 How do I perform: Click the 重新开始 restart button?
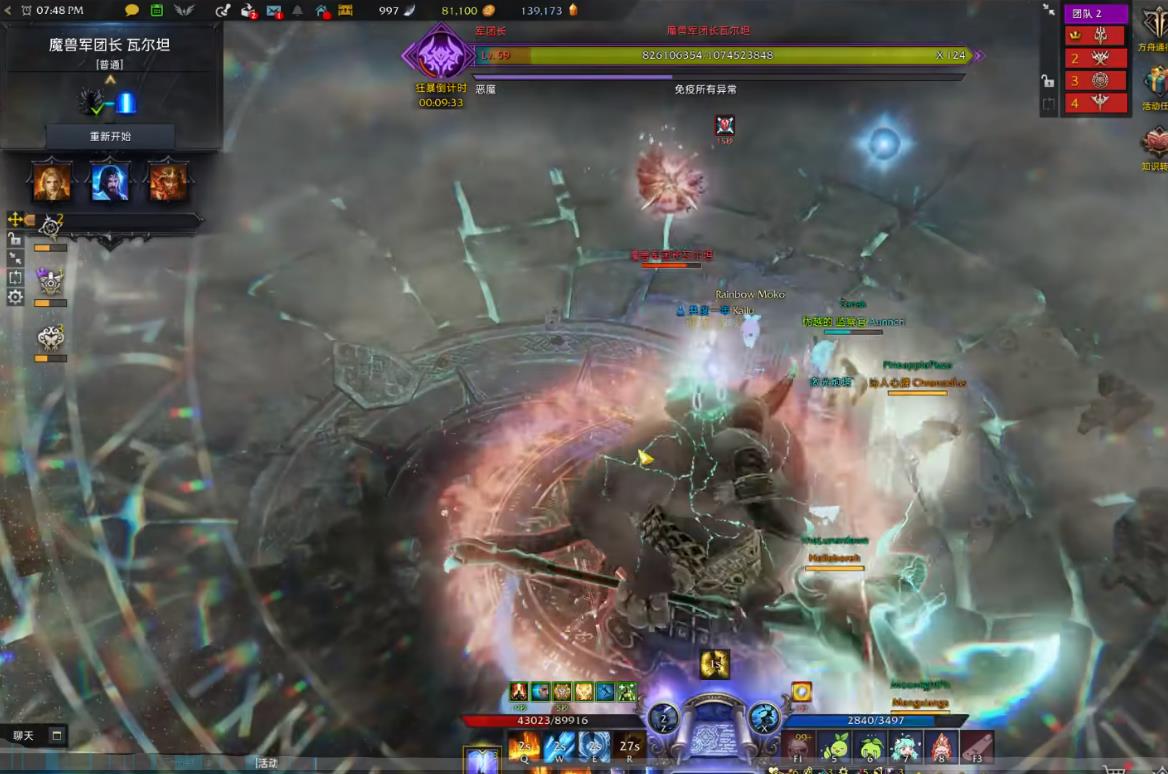(110, 136)
